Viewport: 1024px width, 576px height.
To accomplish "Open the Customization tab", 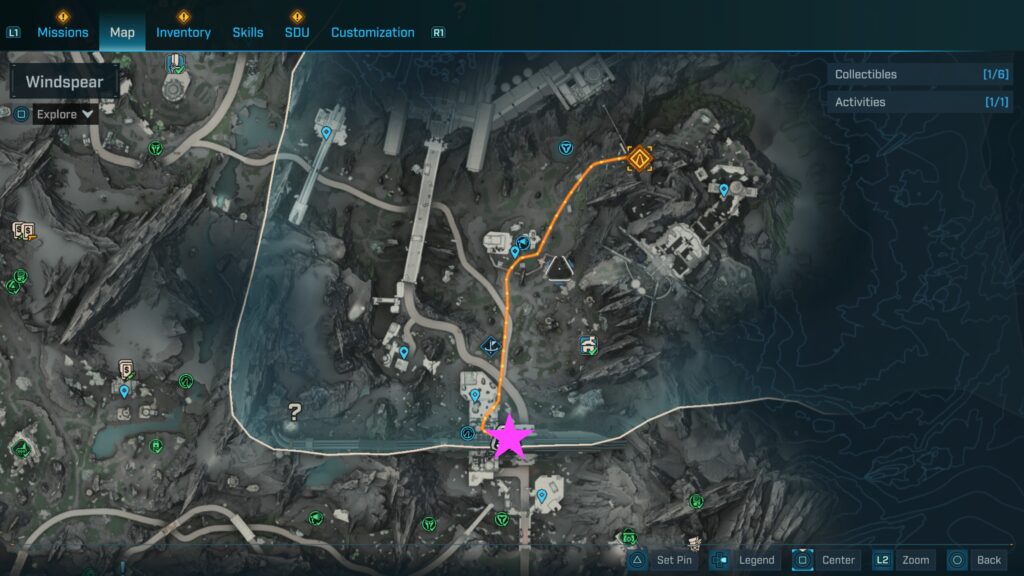I will 372,32.
